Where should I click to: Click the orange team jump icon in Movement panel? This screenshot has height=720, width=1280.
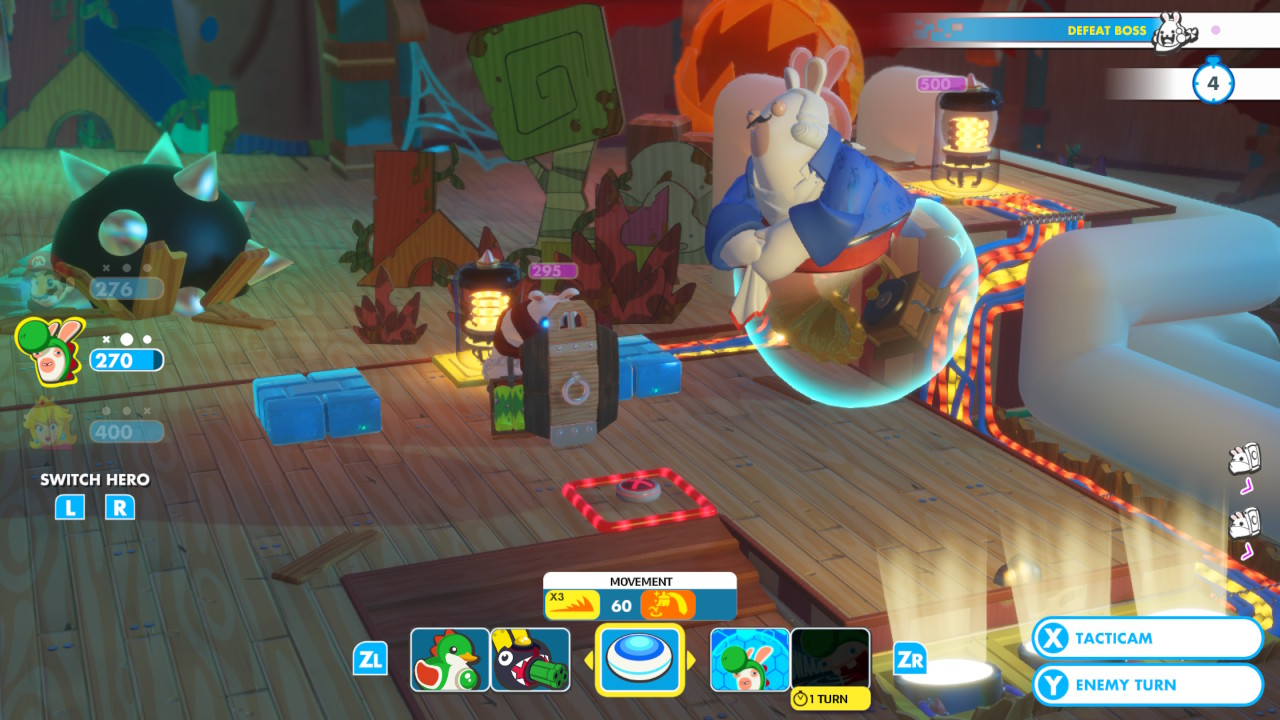coord(668,602)
